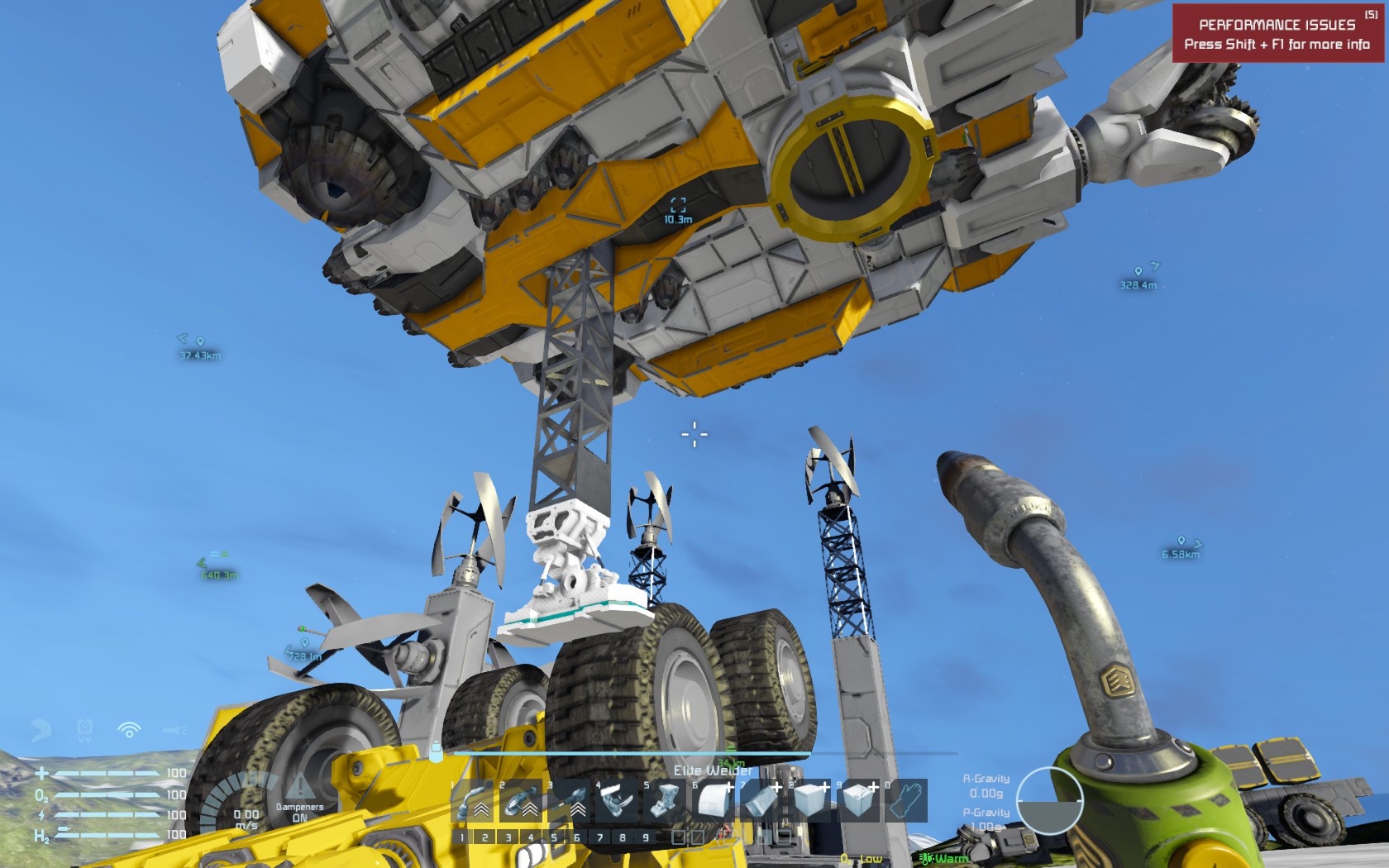Choose the hand drill hotbar slot
The height and width of the screenshot is (868, 1389).
(x=569, y=802)
